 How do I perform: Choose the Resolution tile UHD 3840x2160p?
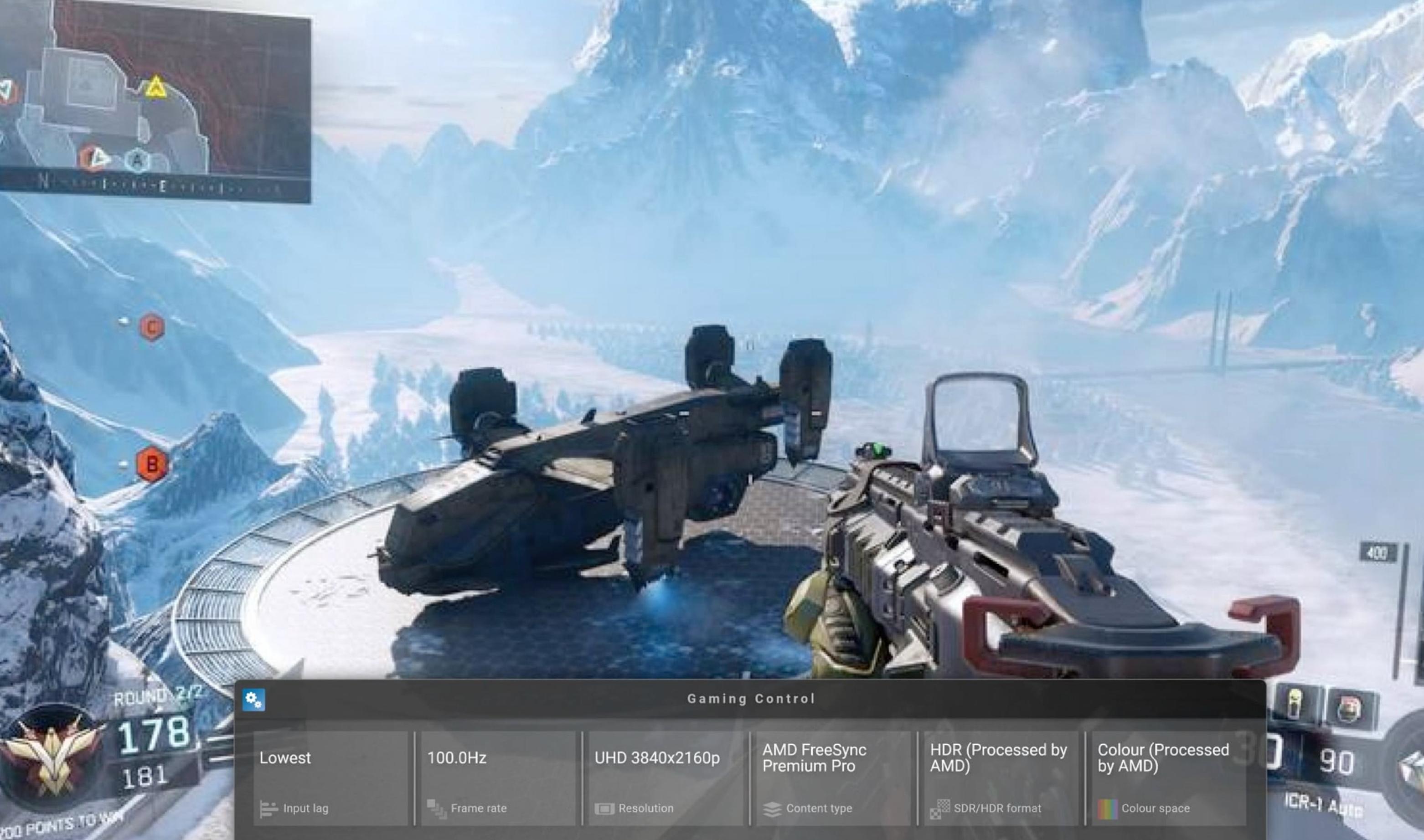(x=666, y=778)
